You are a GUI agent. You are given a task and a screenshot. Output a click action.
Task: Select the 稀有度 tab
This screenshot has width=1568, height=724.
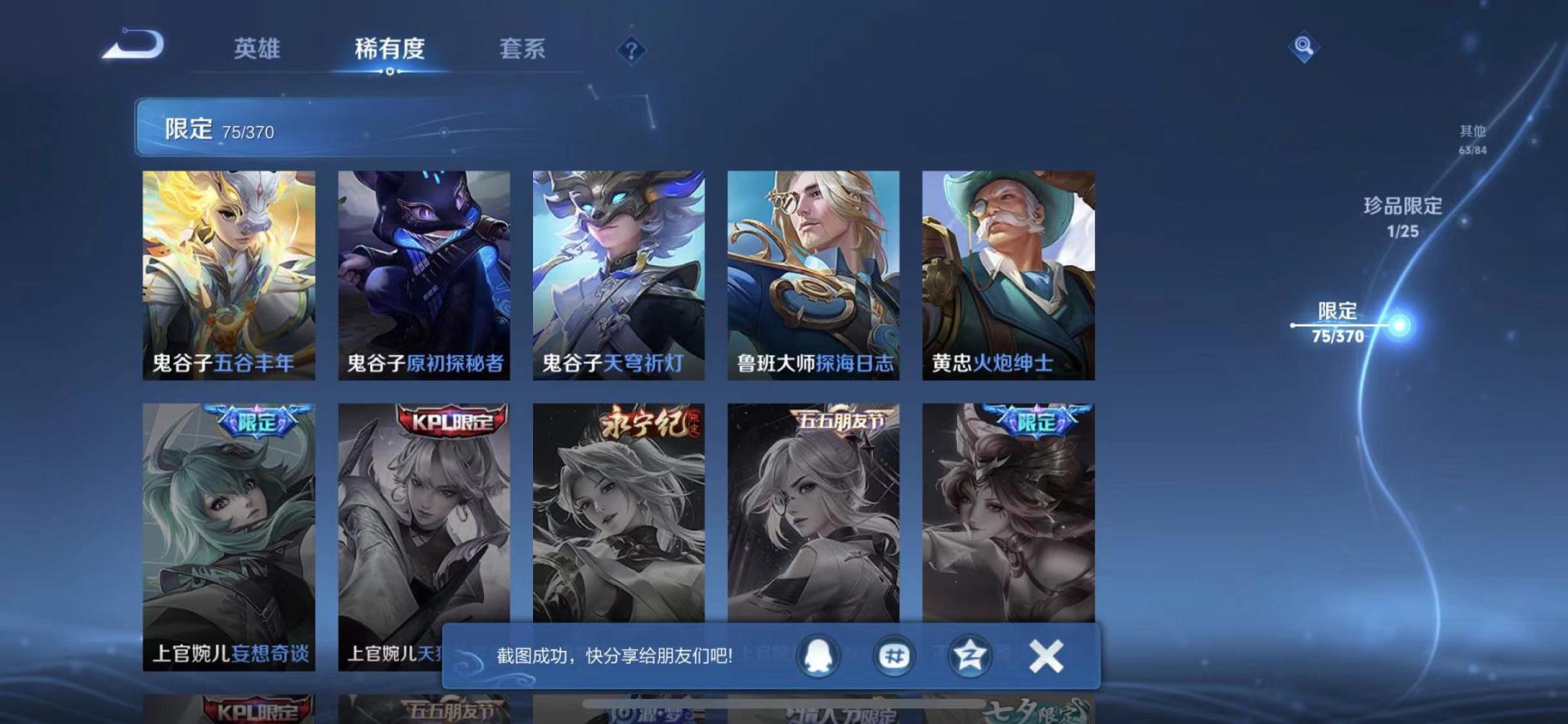[390, 49]
